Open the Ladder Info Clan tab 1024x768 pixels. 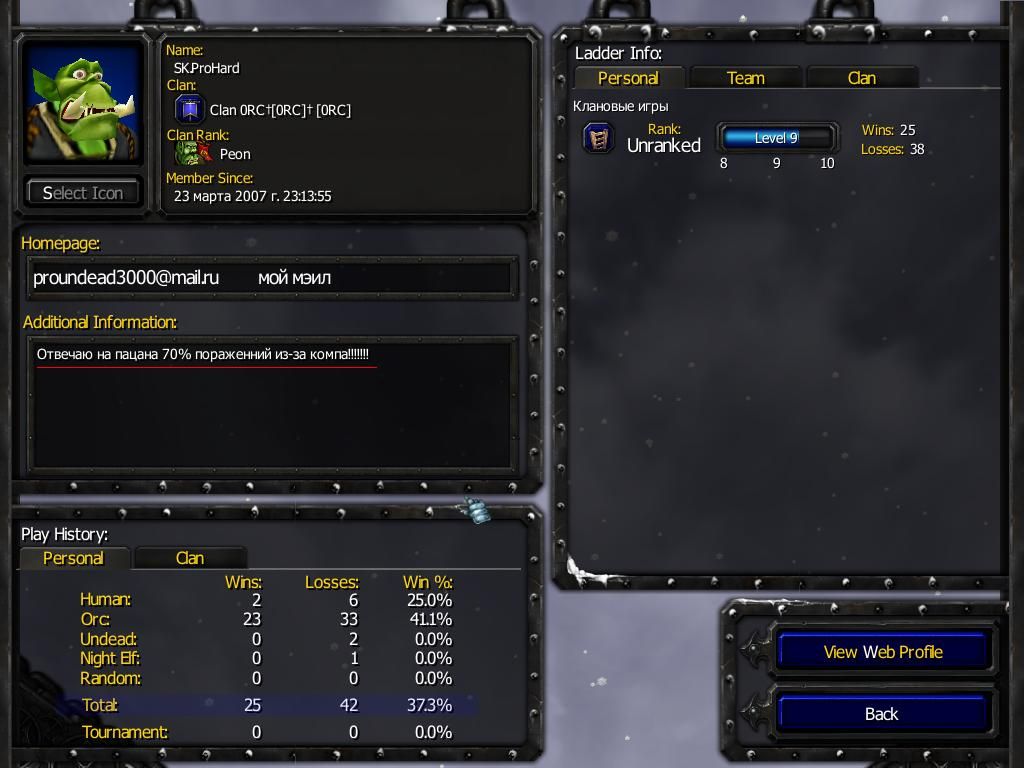pyautogui.click(x=861, y=78)
